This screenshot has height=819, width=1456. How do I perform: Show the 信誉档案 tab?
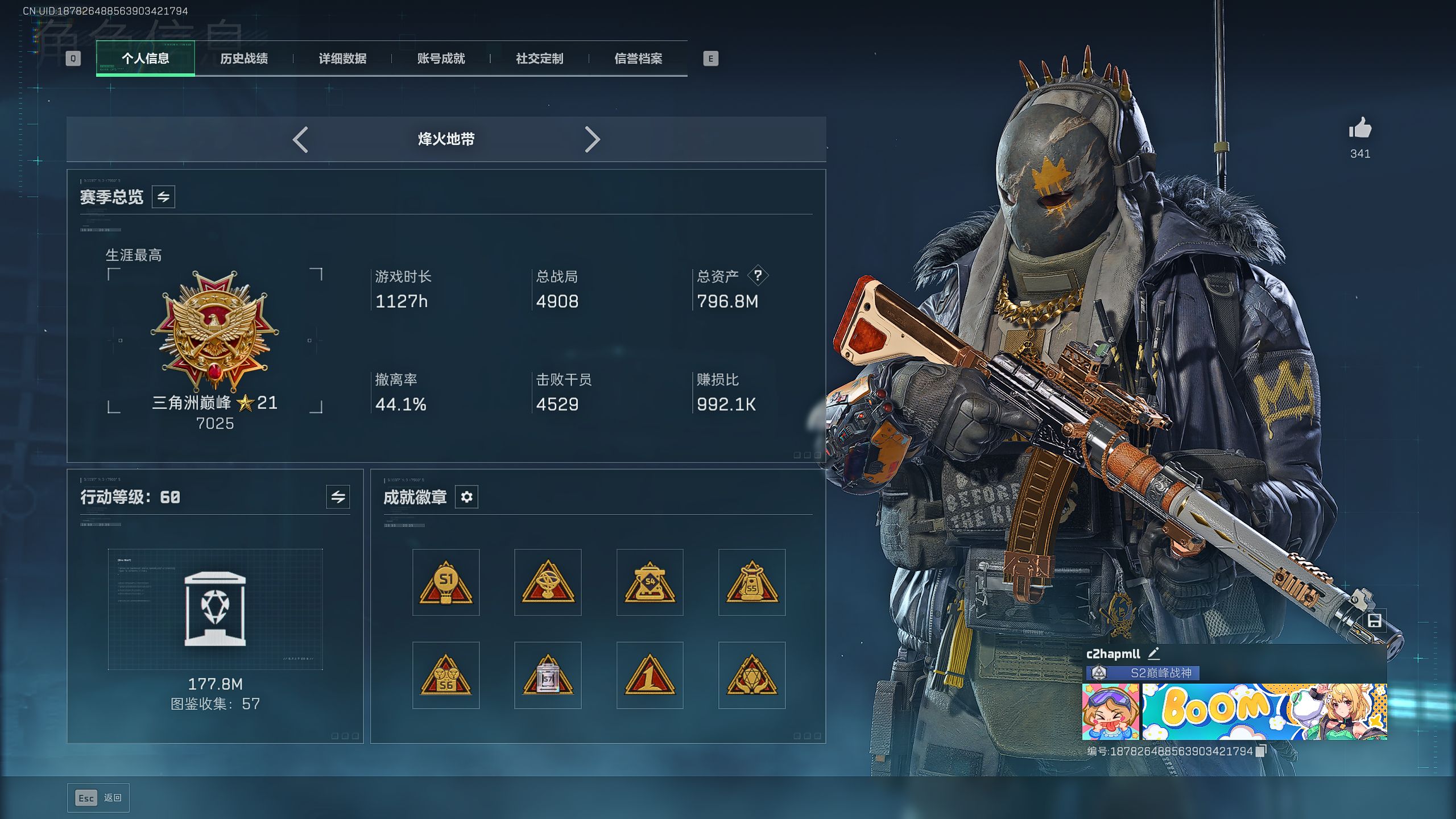click(x=638, y=58)
